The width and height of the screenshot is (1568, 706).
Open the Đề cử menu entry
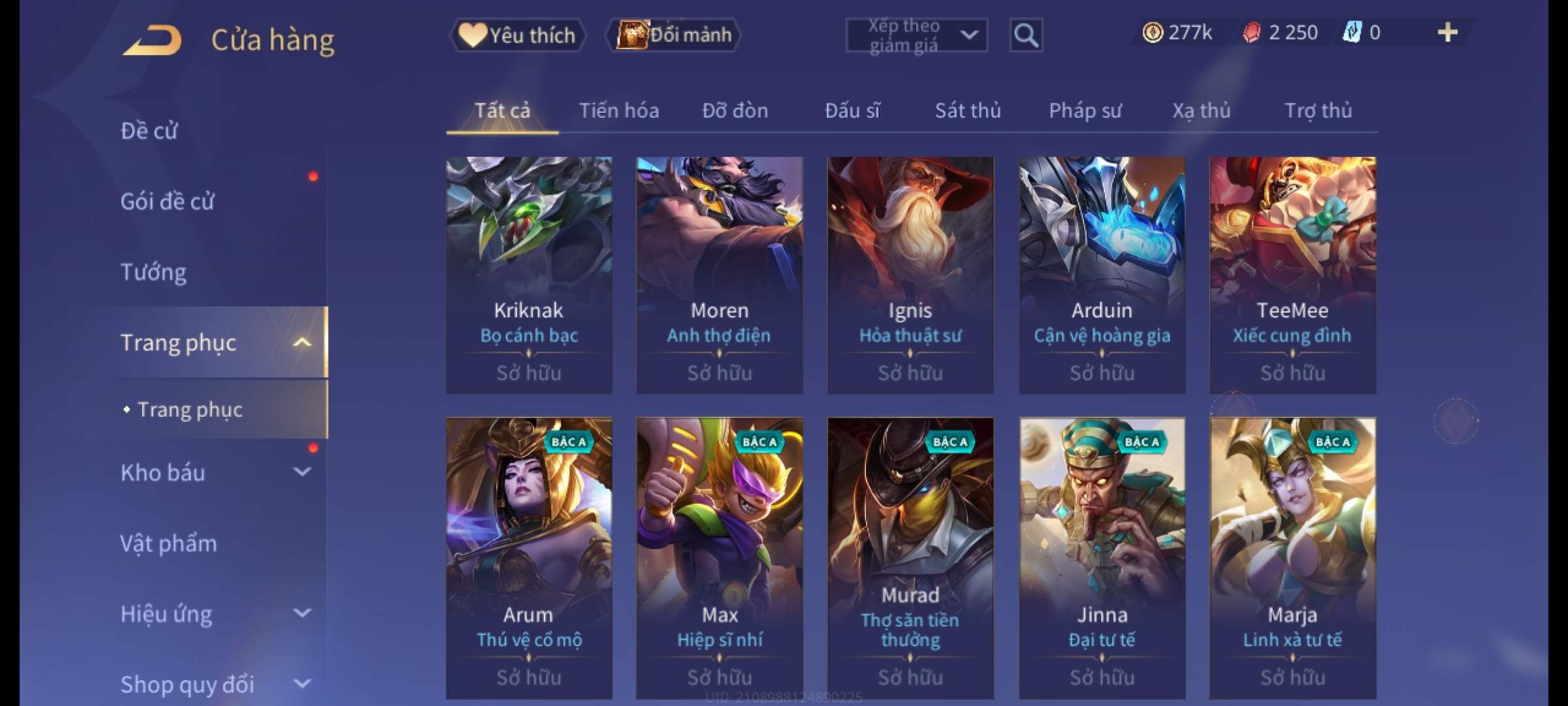click(149, 131)
